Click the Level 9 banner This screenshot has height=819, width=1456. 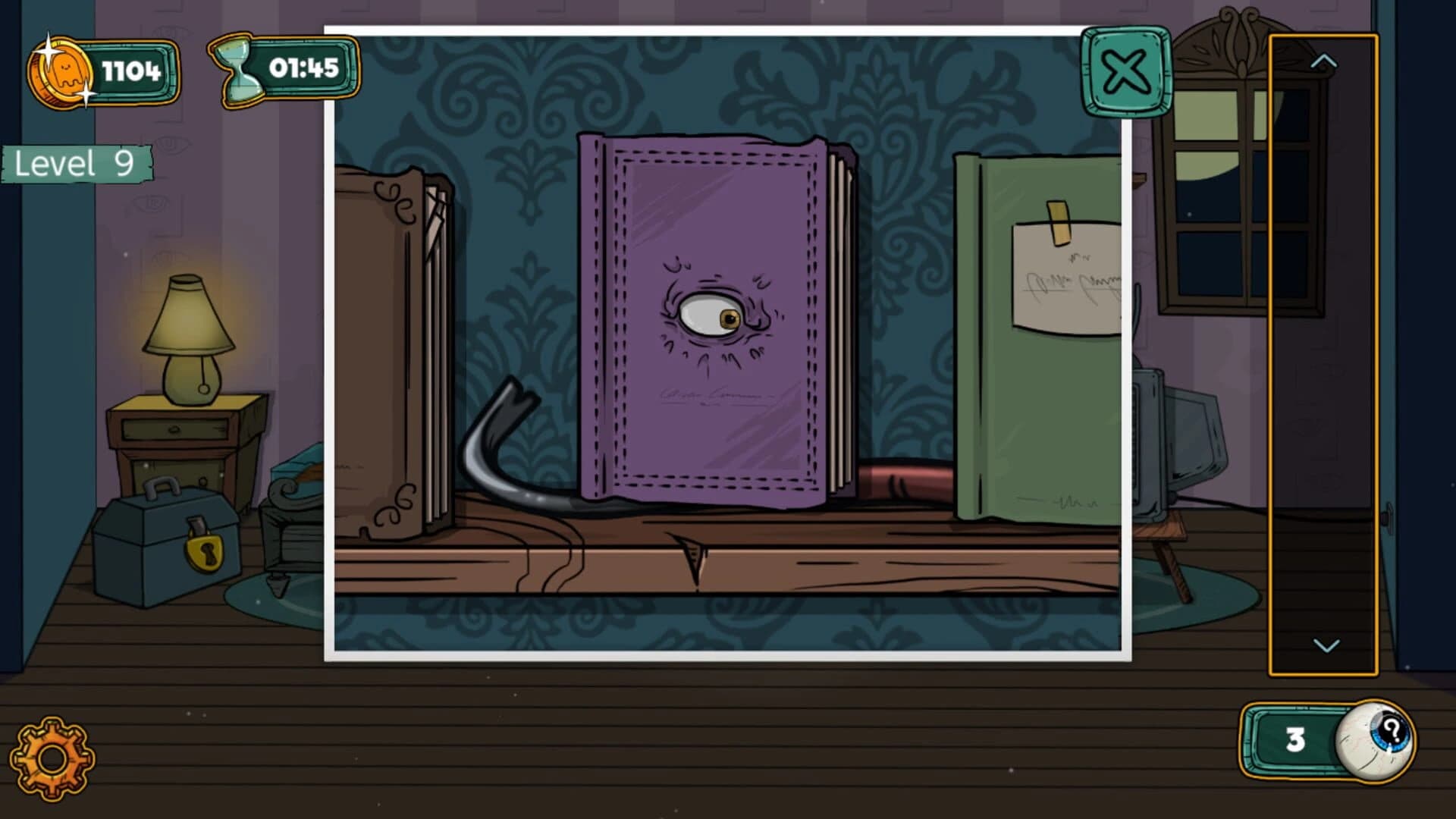click(x=76, y=161)
